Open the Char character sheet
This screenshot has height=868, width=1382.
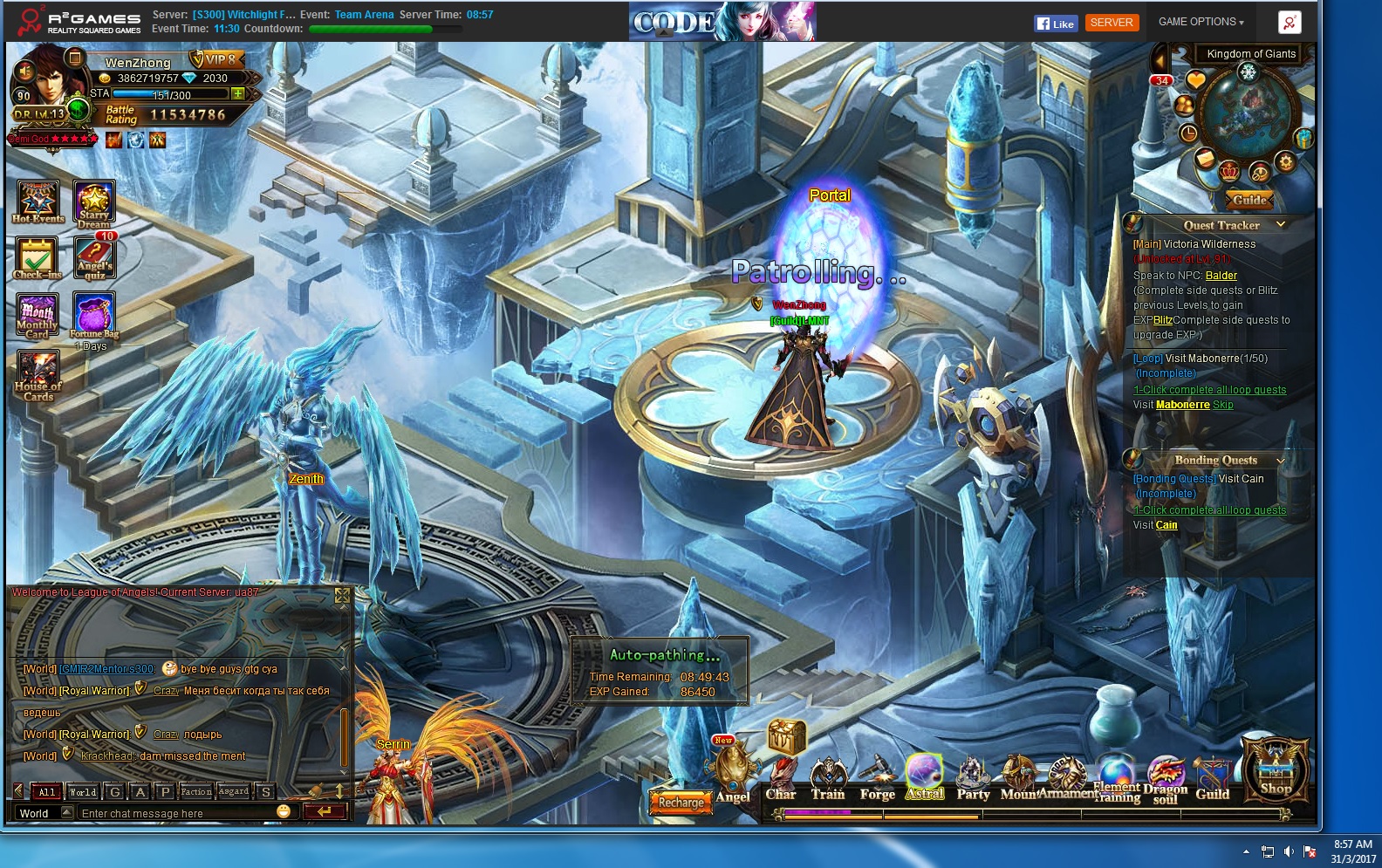pos(781,779)
